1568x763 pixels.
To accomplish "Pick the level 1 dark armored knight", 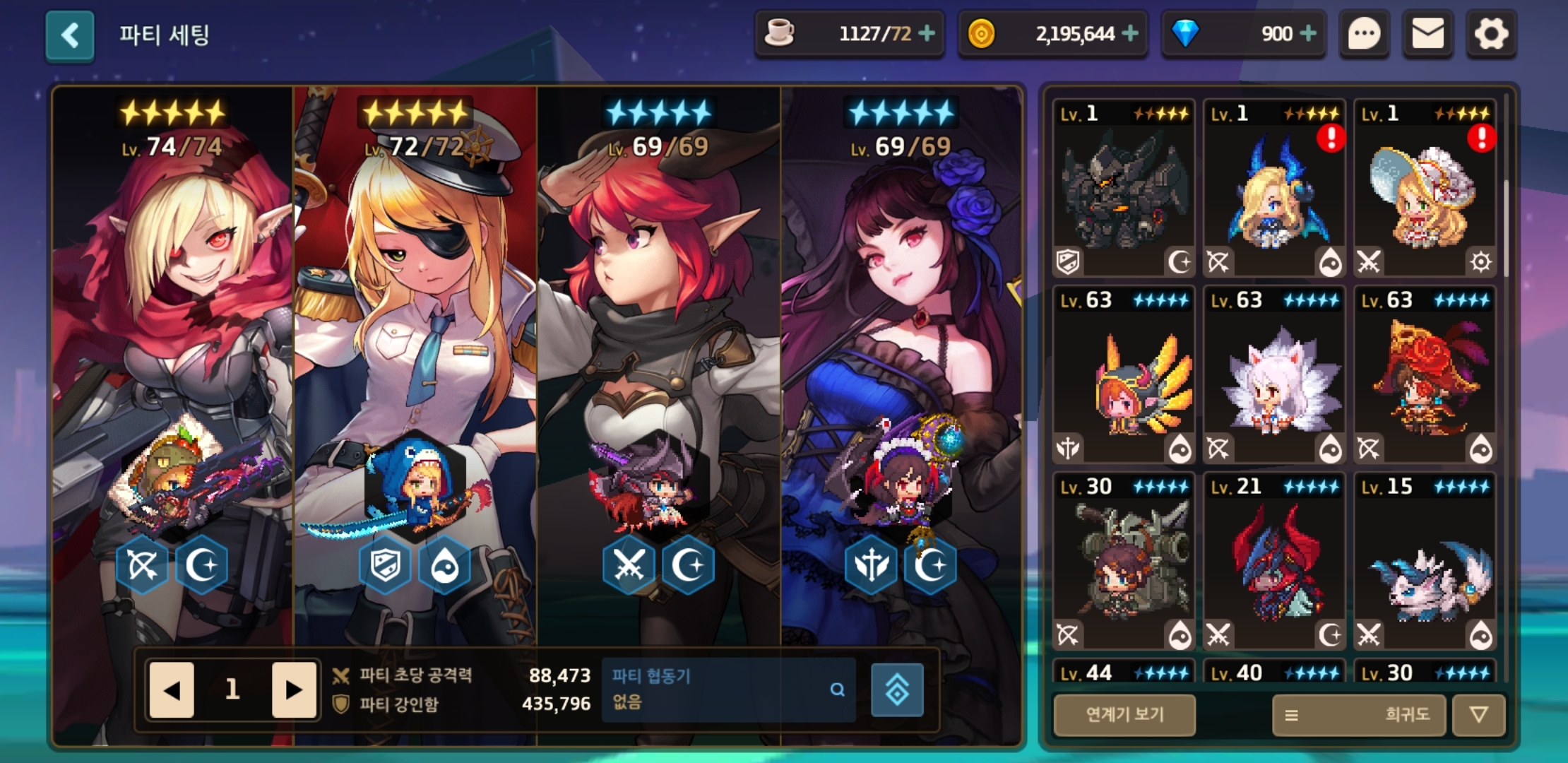I will (1124, 188).
